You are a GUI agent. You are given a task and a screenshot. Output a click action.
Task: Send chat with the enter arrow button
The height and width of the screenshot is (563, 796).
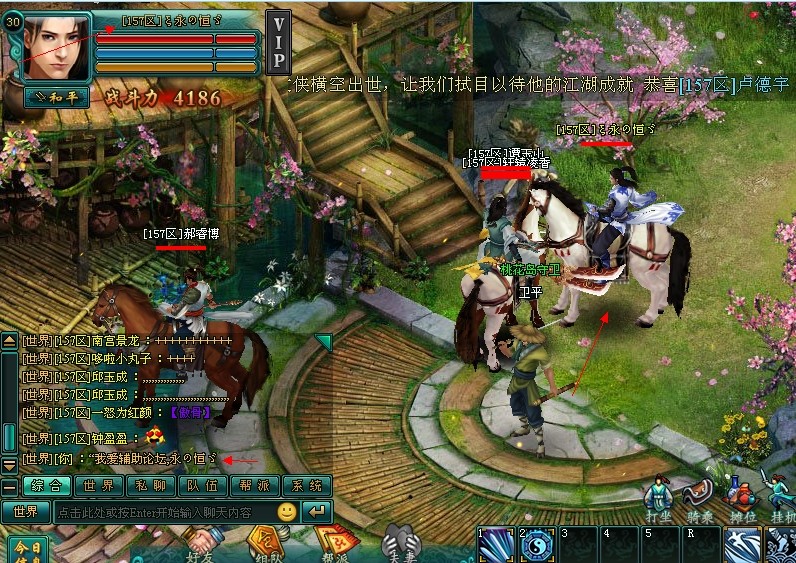pos(316,511)
